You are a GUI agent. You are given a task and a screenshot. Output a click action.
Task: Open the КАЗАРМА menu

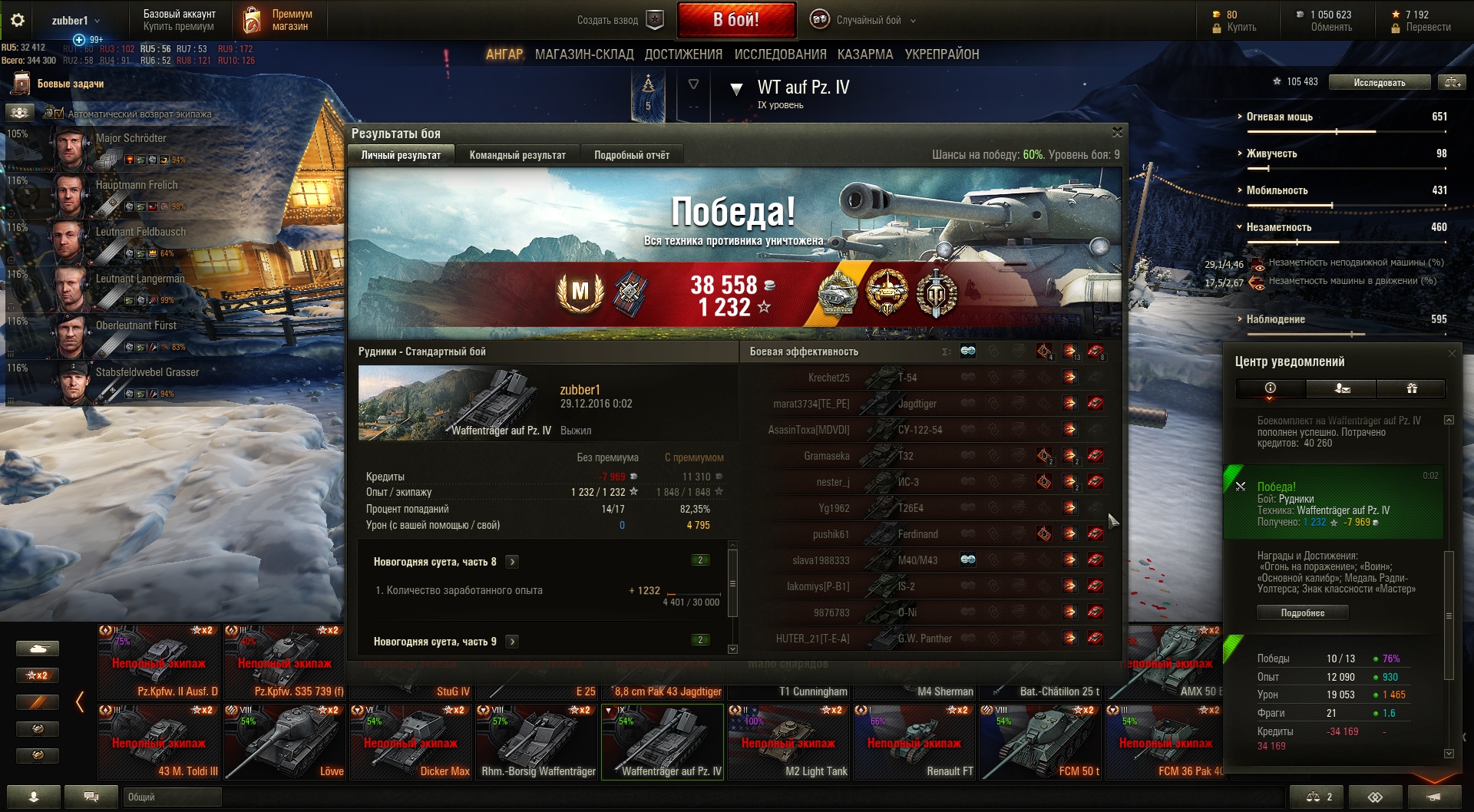click(x=864, y=54)
